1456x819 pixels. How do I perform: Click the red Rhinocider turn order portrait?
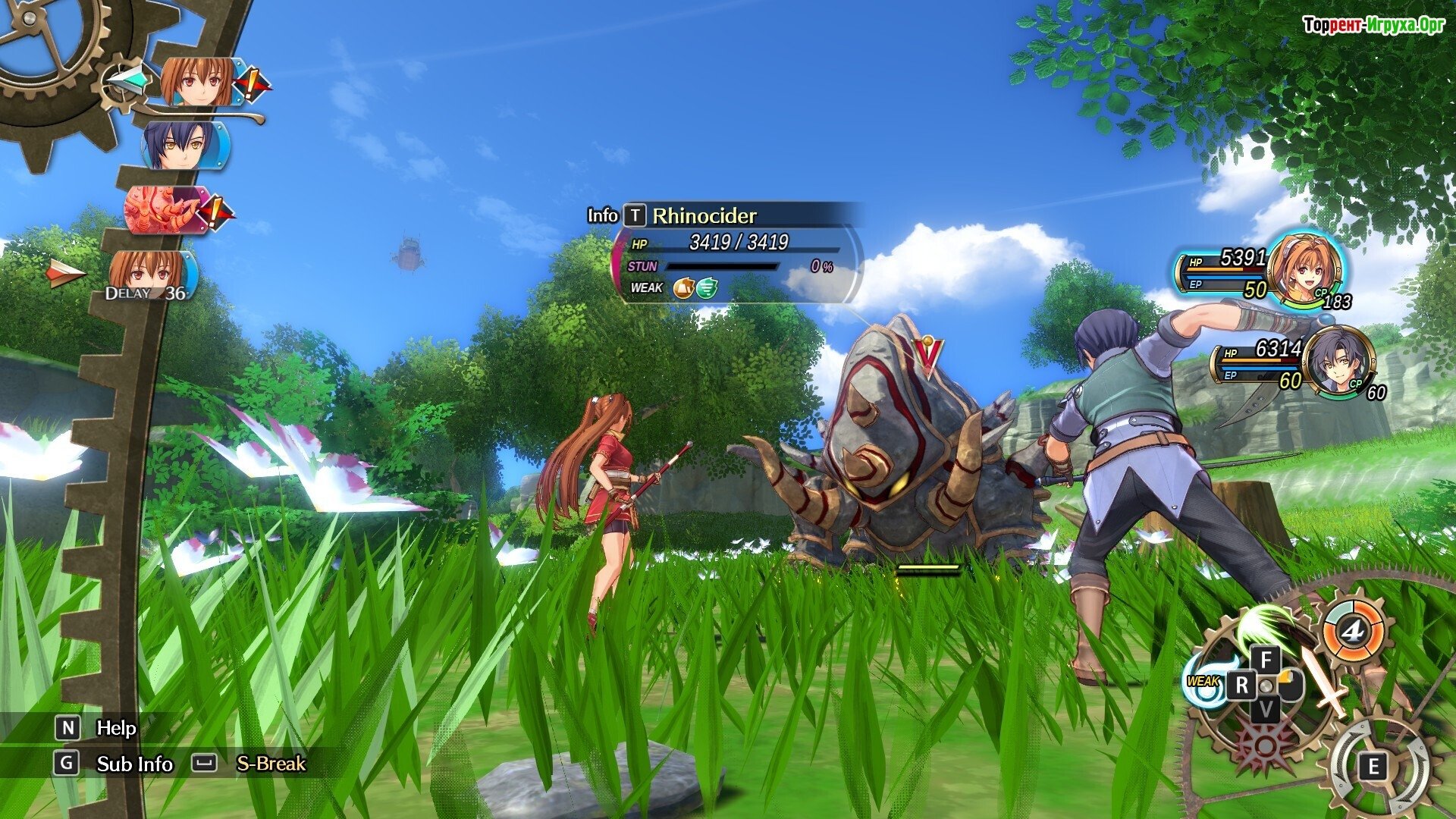[x=165, y=209]
